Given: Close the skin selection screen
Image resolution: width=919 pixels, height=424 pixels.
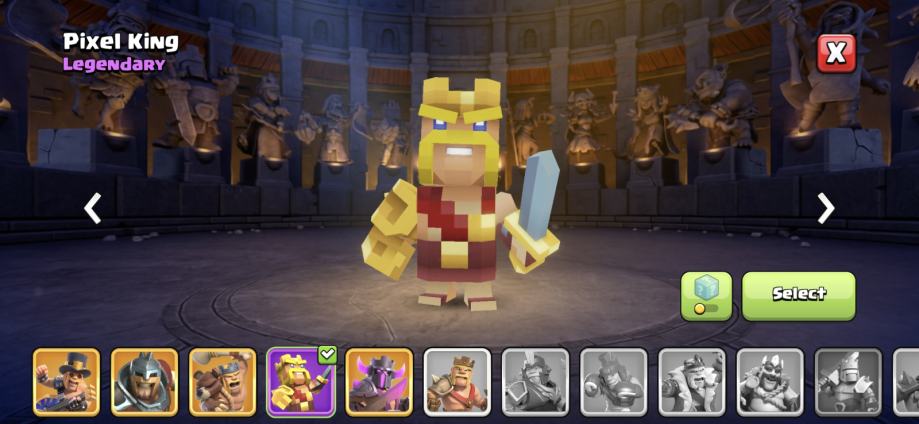Looking at the screenshot, I should point(836,53).
